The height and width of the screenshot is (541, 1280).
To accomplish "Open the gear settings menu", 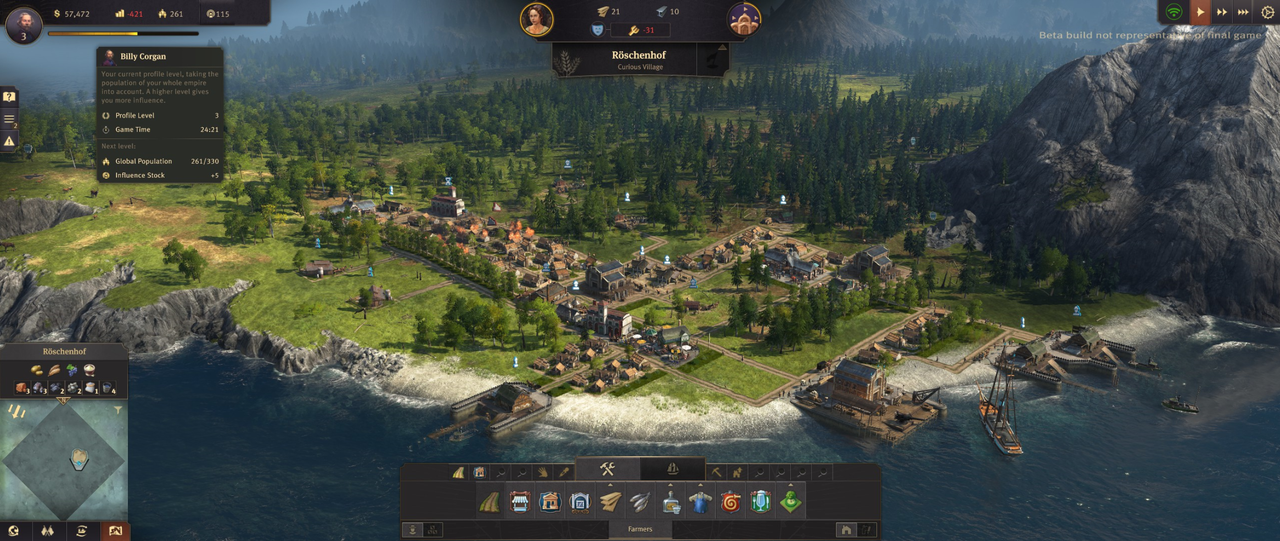I will pyautogui.click(x=1267, y=13).
